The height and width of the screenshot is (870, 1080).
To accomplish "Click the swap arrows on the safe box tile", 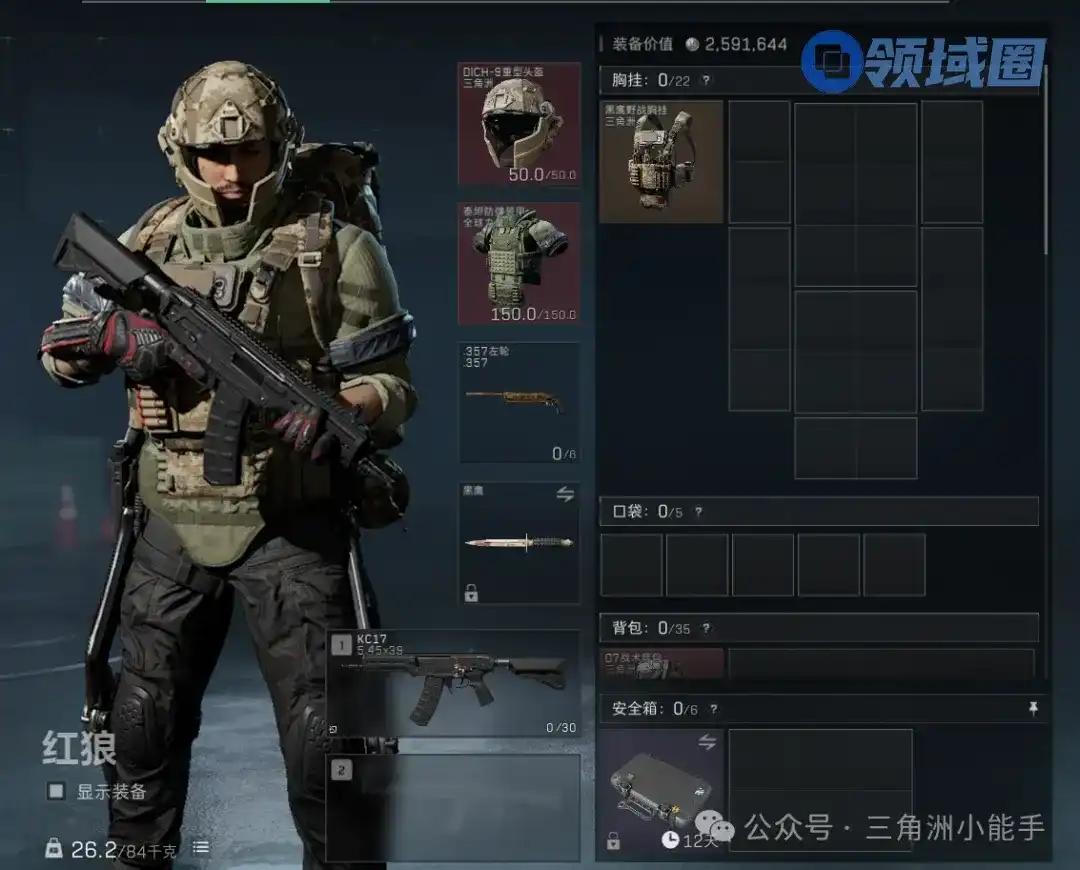I will click(707, 741).
